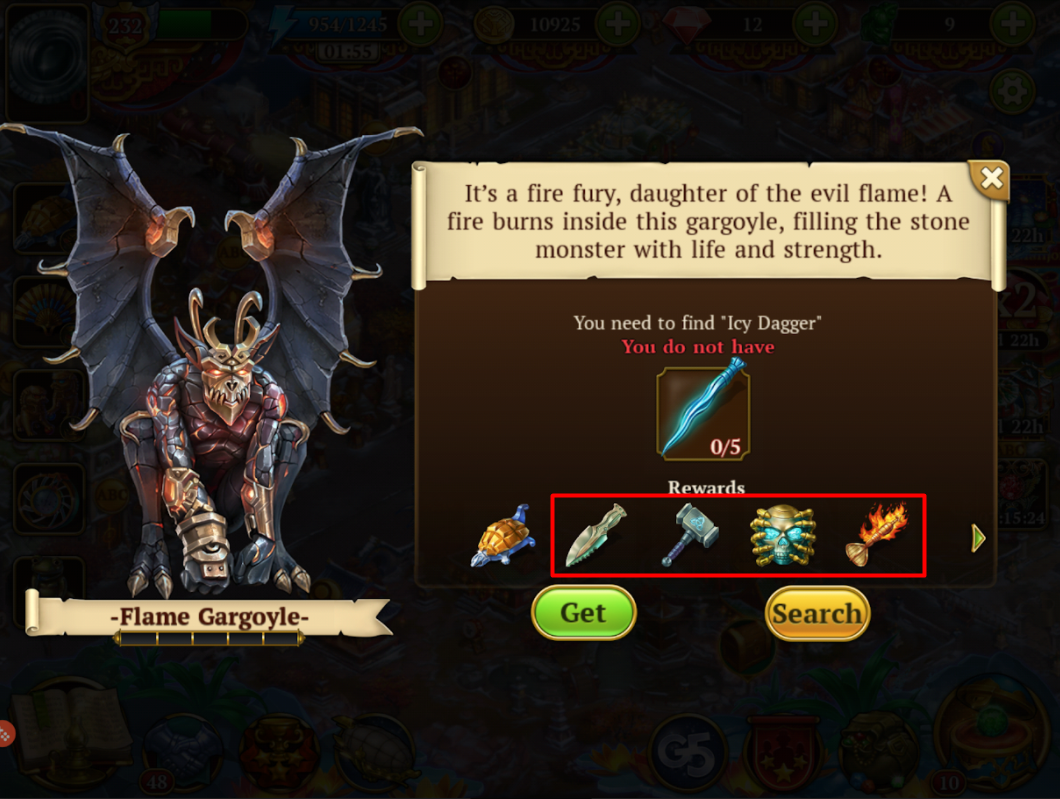The width and height of the screenshot is (1060, 799).
Task: Close the Flame Gargoyle dialog
Action: [990, 179]
